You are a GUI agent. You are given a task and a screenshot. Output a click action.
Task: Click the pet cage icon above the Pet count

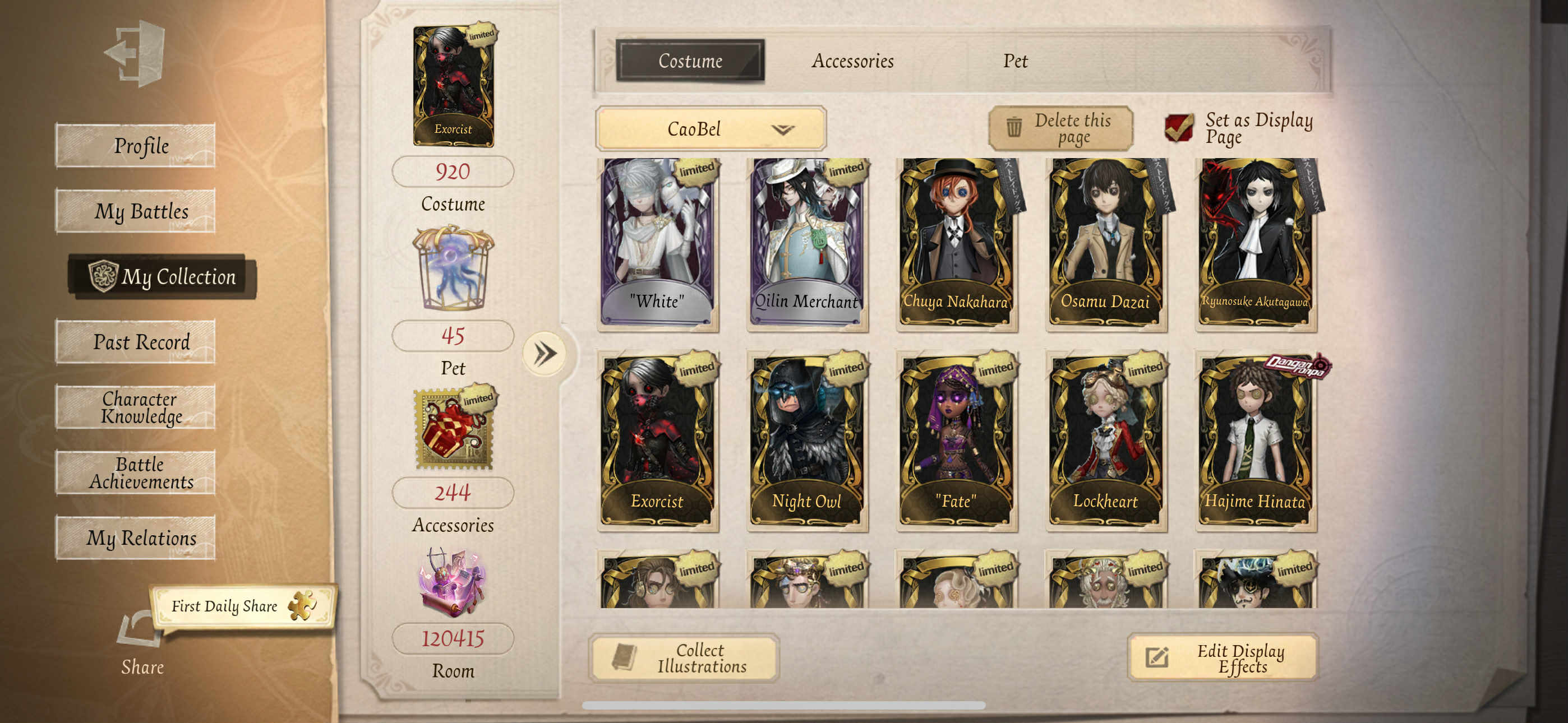coord(451,267)
